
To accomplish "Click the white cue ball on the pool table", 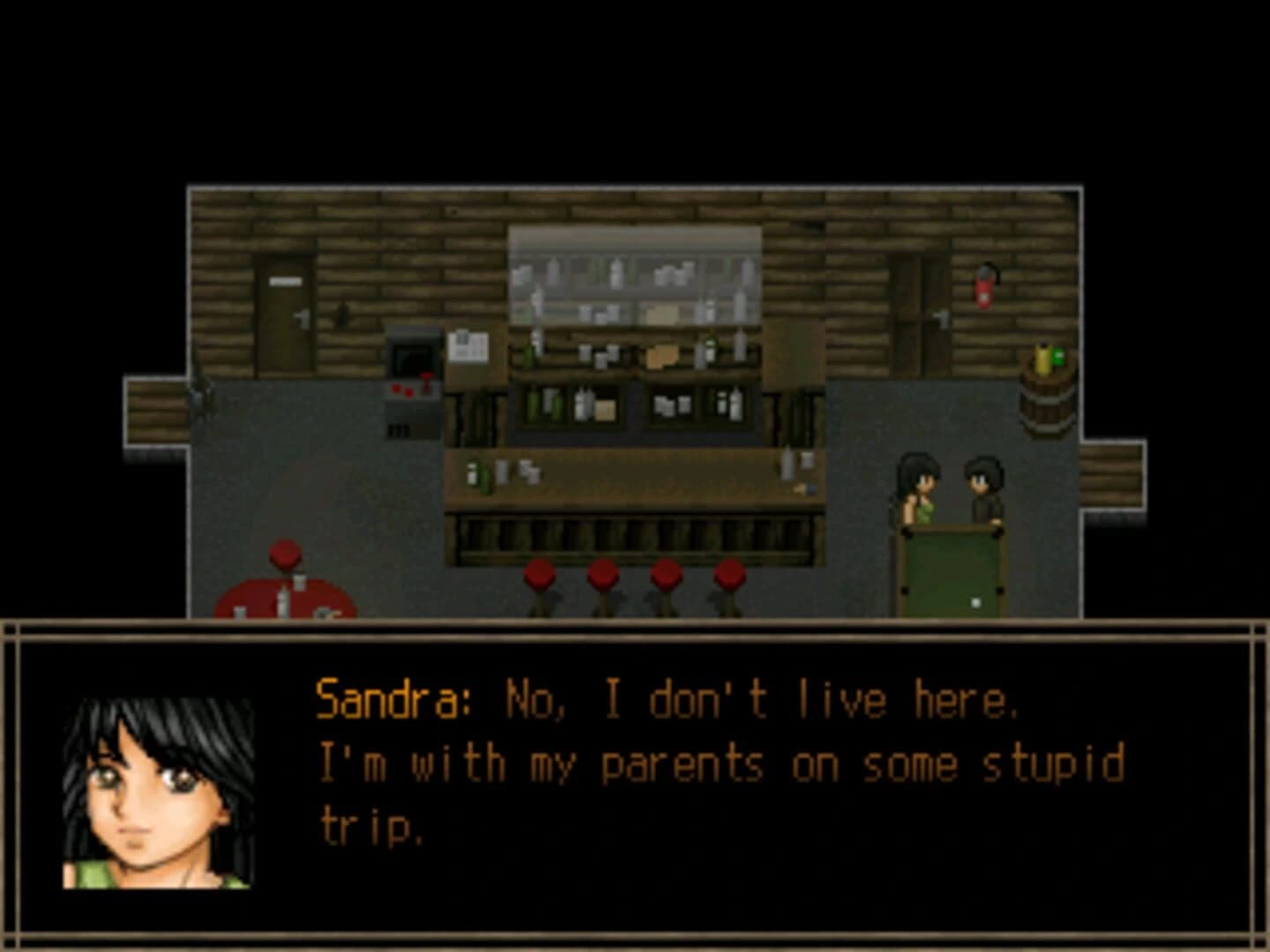I will (x=975, y=602).
